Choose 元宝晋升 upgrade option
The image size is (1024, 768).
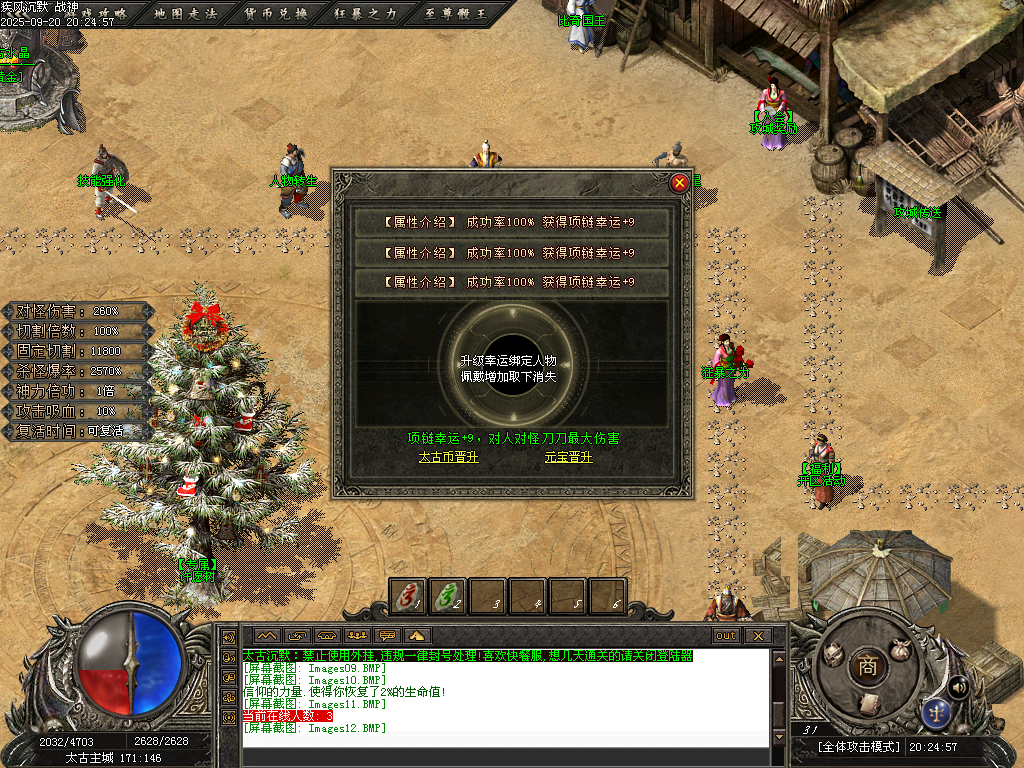568,457
